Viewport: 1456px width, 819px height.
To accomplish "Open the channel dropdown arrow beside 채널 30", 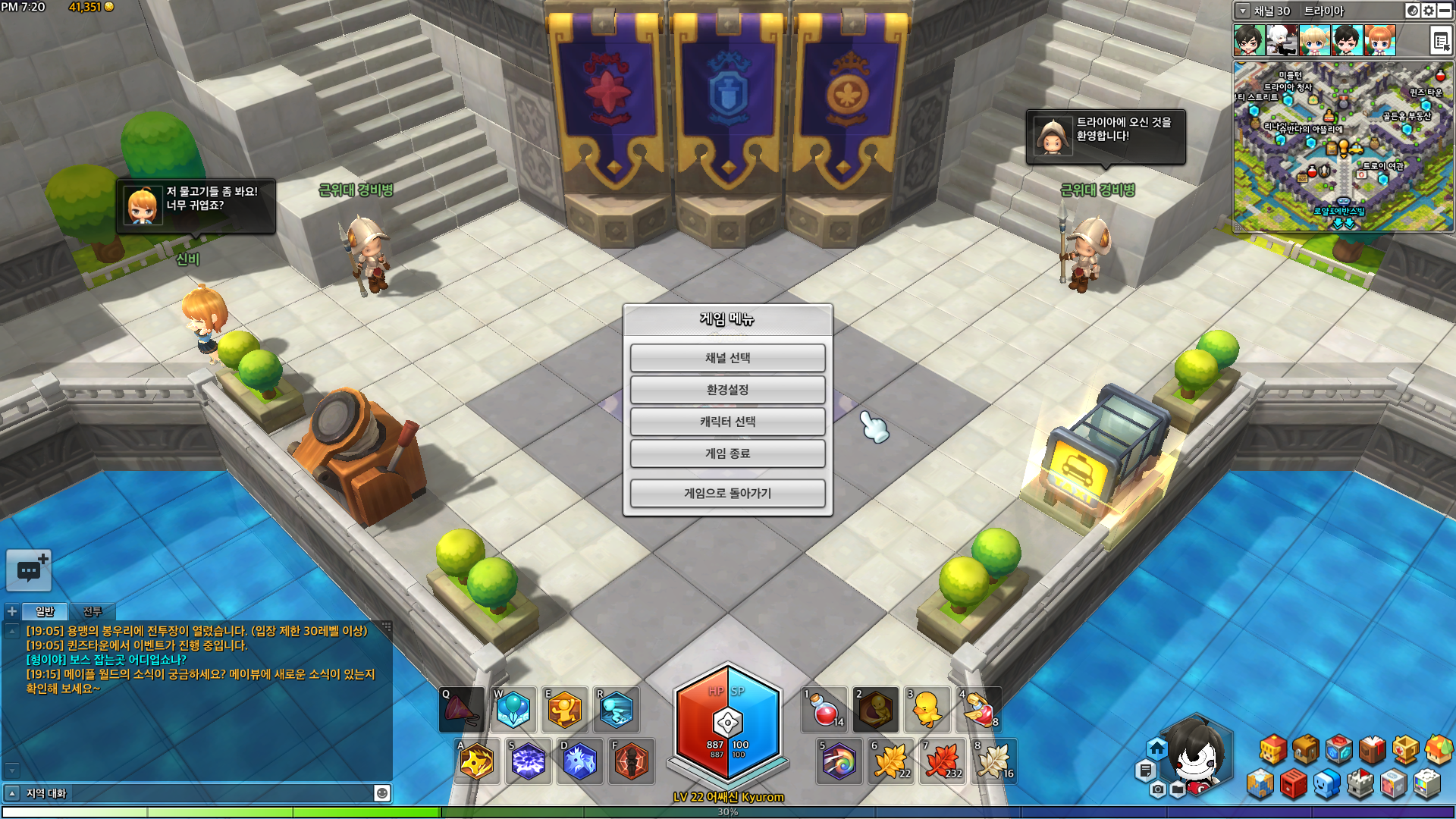I will (1242, 11).
